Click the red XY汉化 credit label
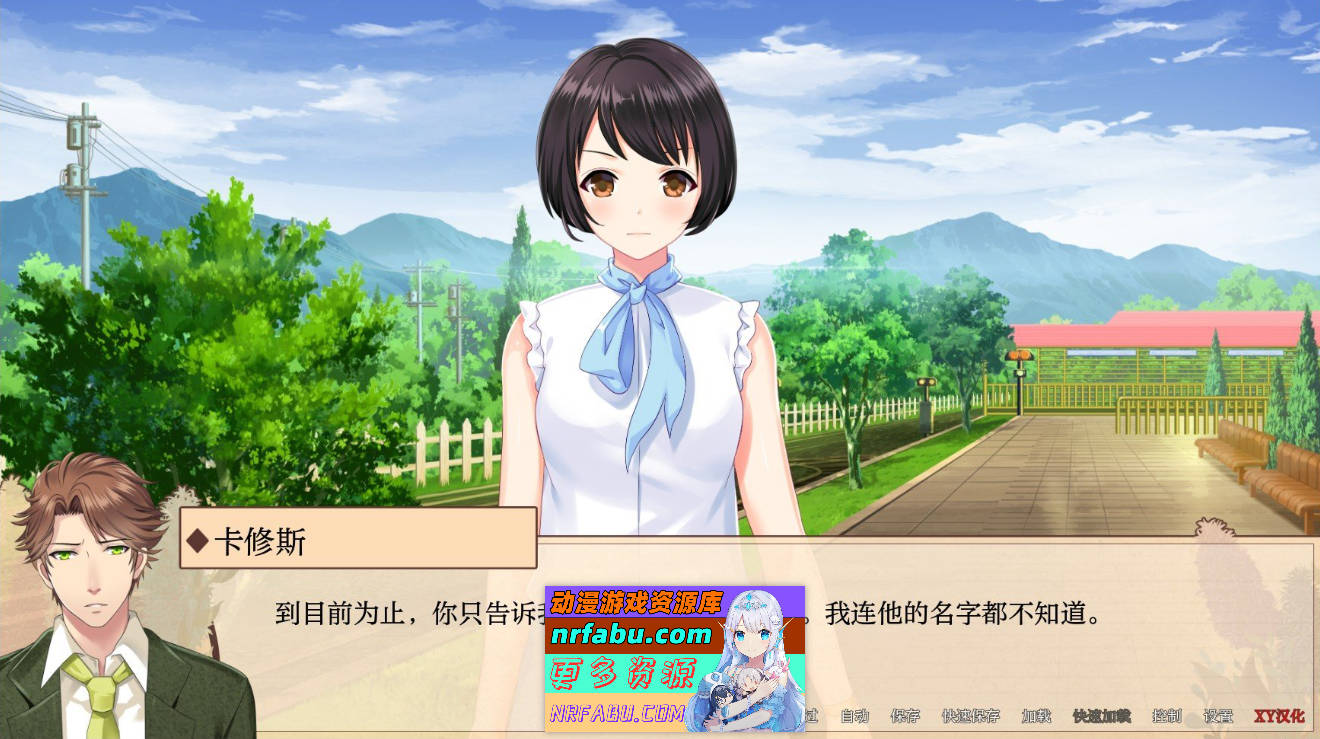 1280,717
